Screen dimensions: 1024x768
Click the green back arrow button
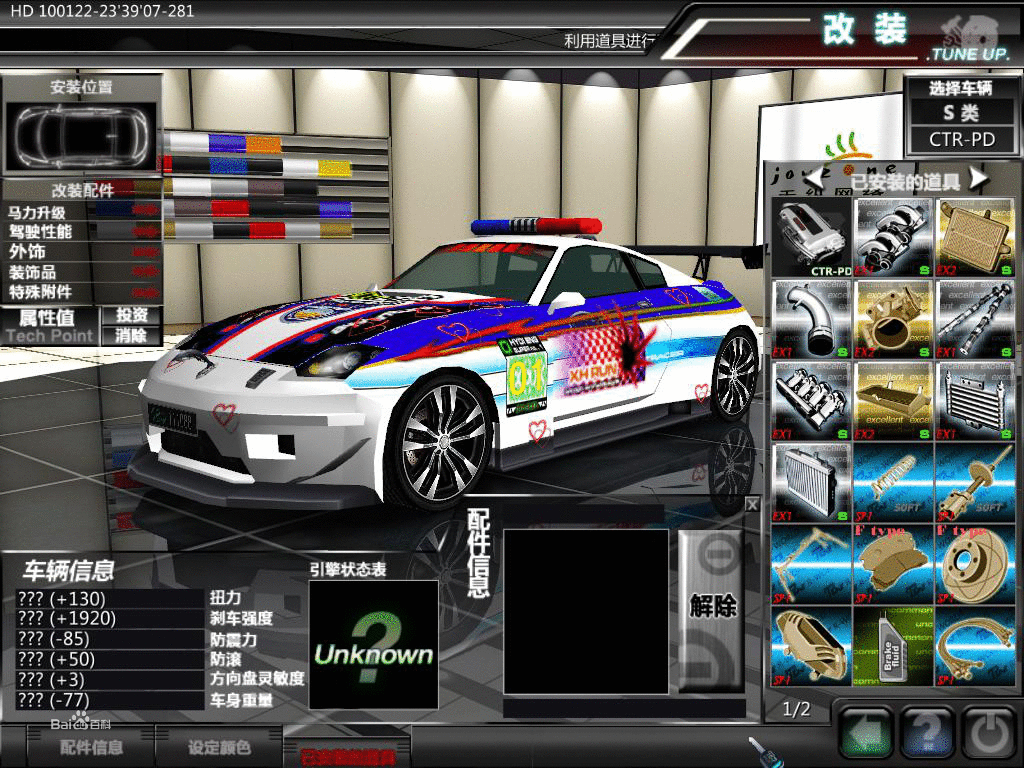pyautogui.click(x=865, y=735)
